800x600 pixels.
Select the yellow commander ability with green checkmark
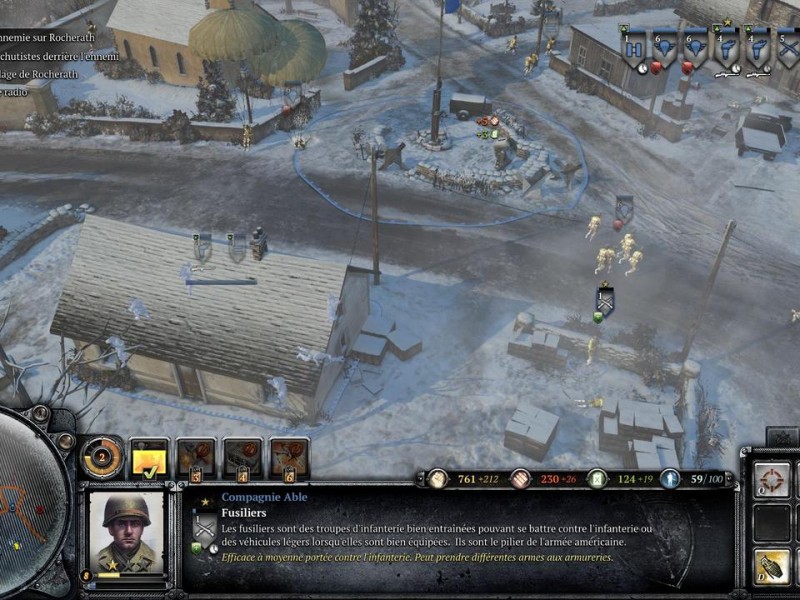pyautogui.click(x=149, y=458)
